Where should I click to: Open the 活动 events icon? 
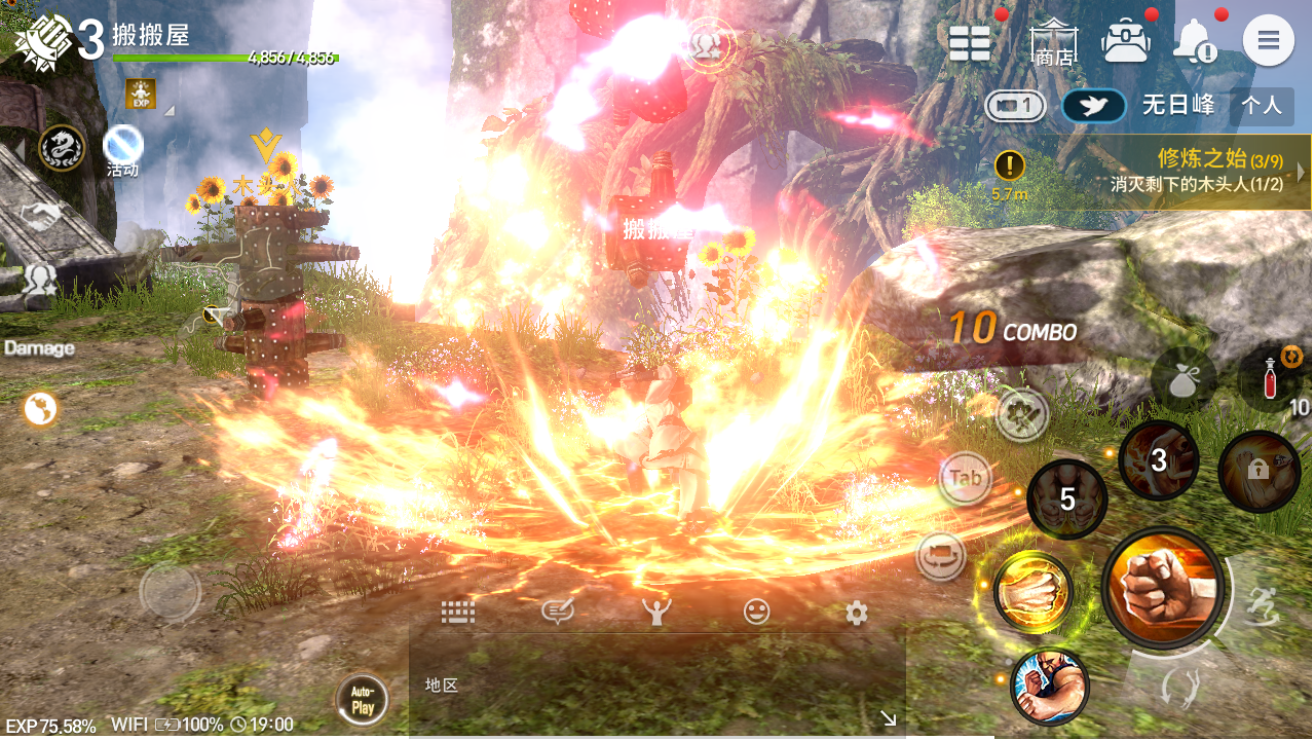(123, 150)
